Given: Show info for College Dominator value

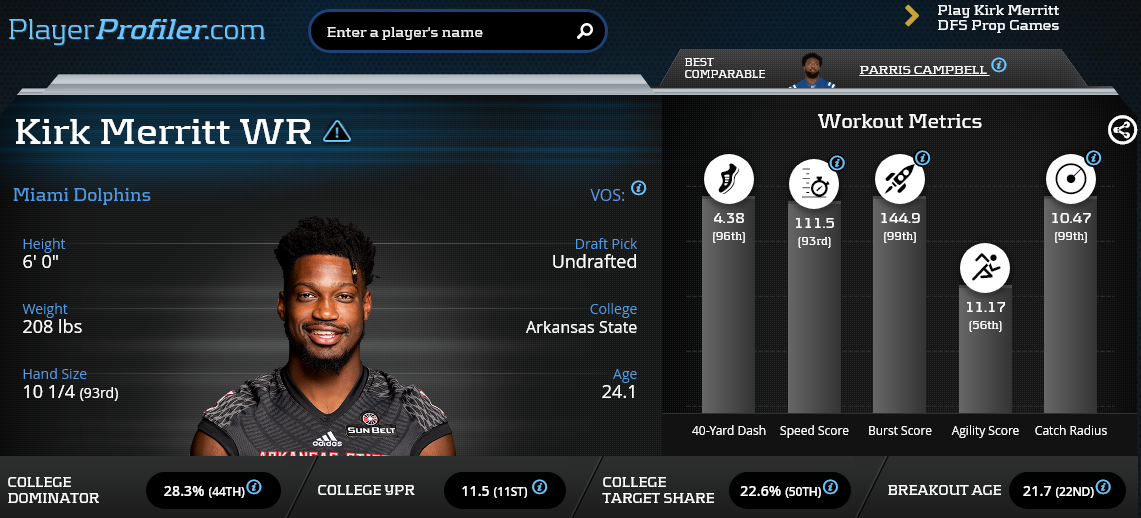Looking at the screenshot, I should pyautogui.click(x=254, y=488).
